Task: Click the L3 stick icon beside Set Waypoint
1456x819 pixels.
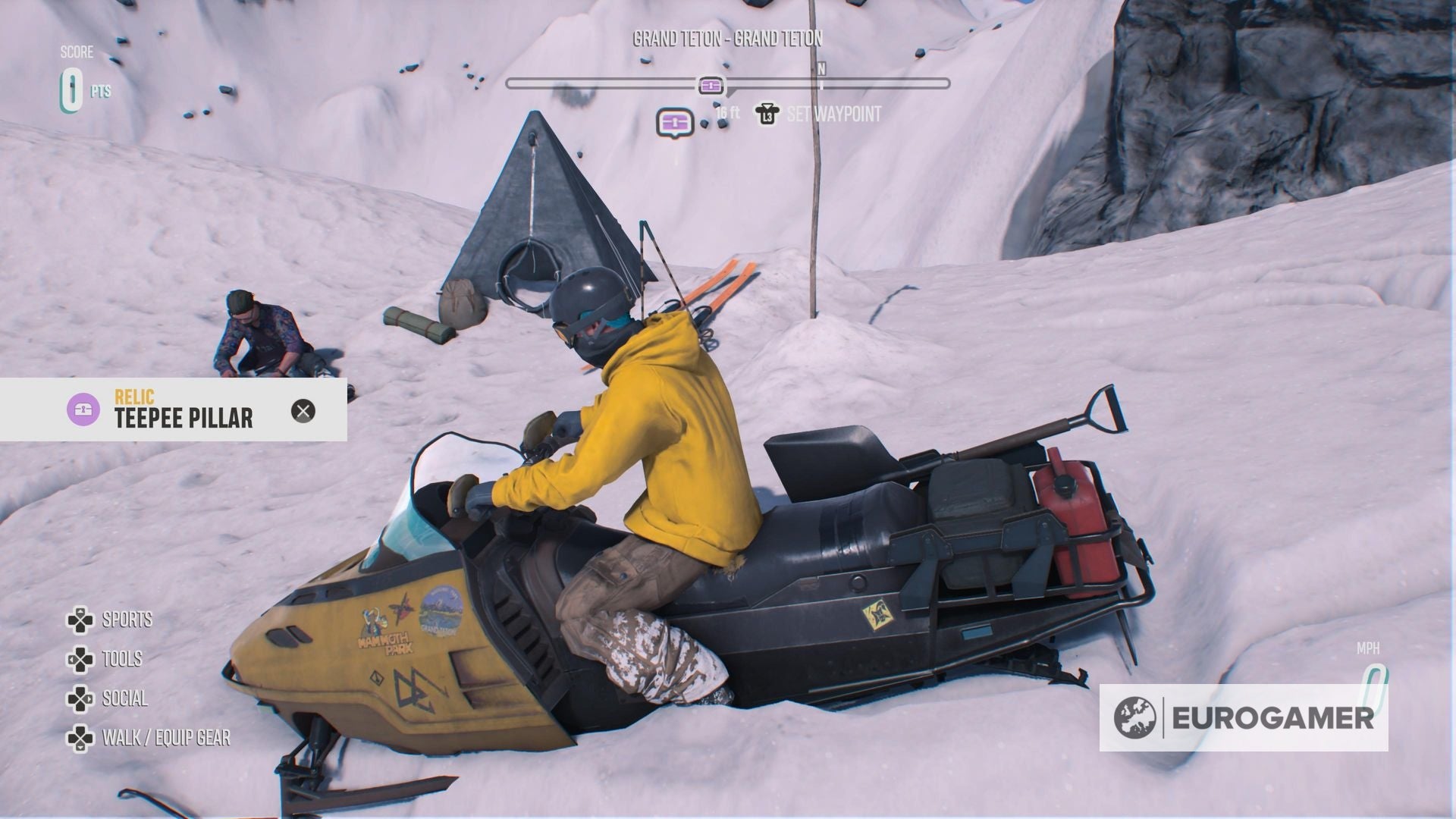Action: (x=766, y=115)
